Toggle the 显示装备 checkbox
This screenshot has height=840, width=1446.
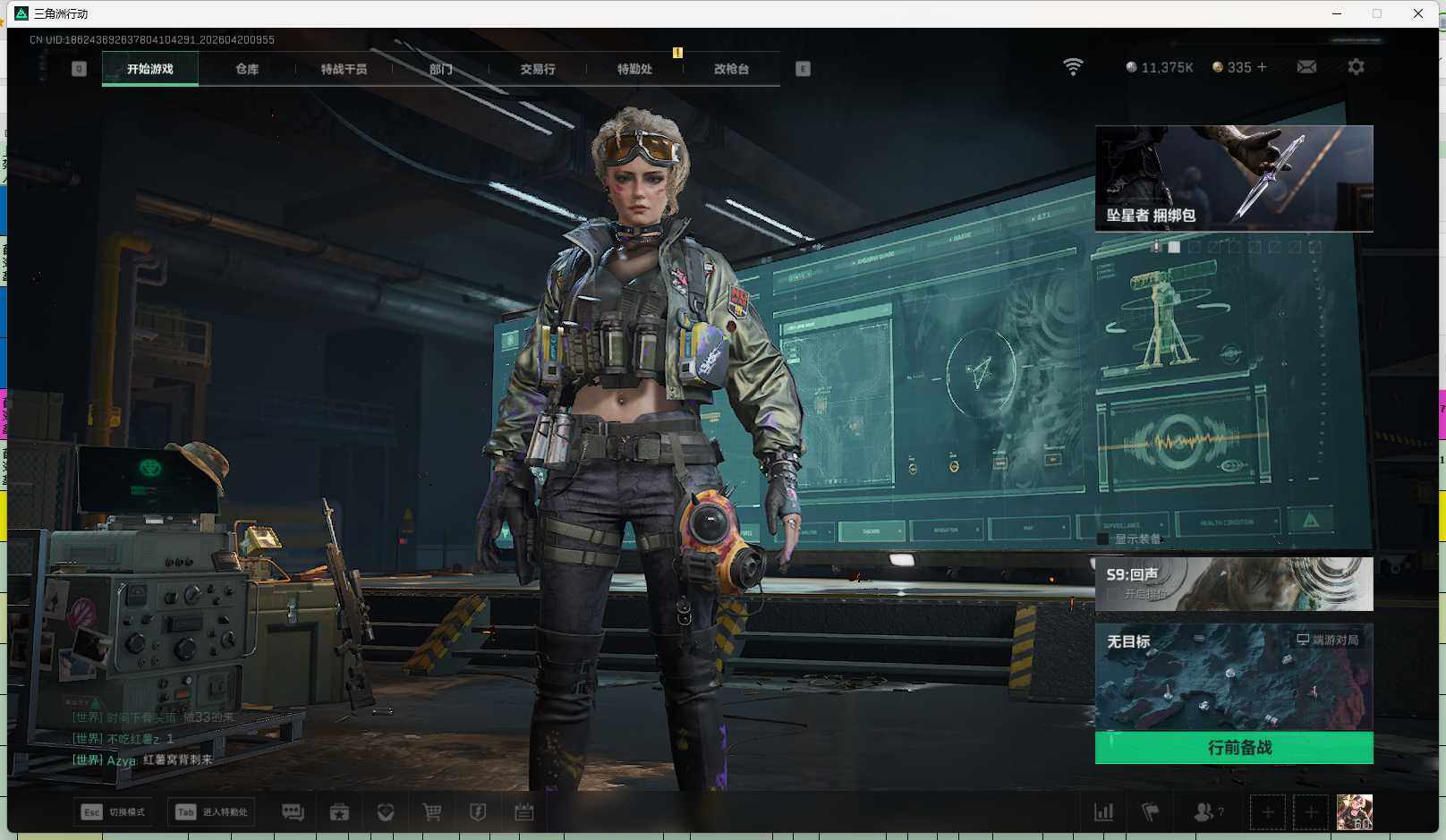(1103, 539)
